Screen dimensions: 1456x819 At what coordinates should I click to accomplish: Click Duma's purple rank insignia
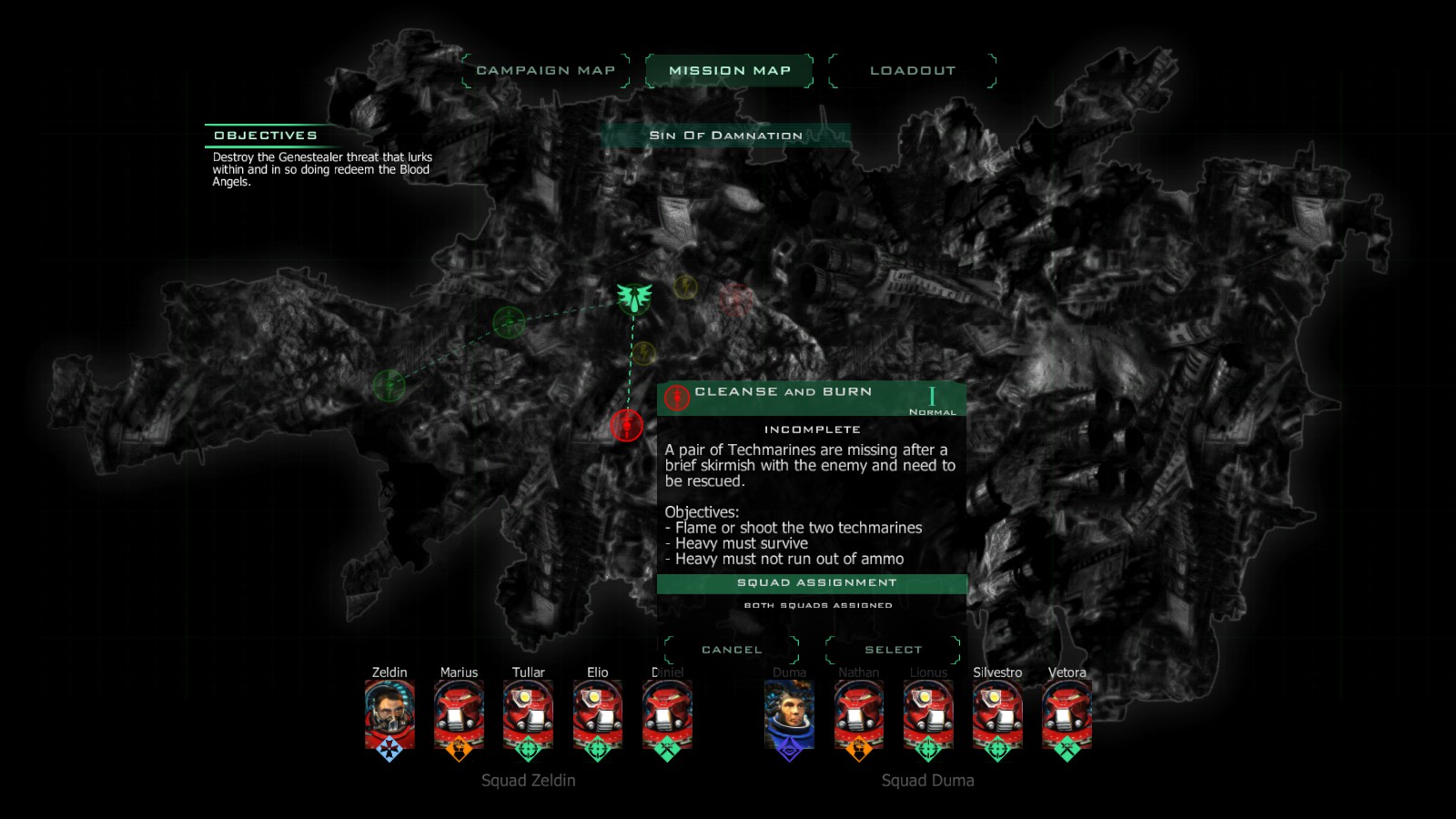coord(790,750)
